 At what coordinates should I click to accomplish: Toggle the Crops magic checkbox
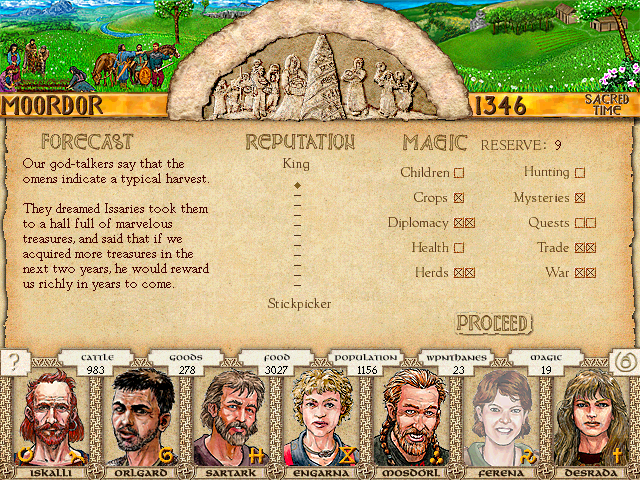(x=459, y=198)
